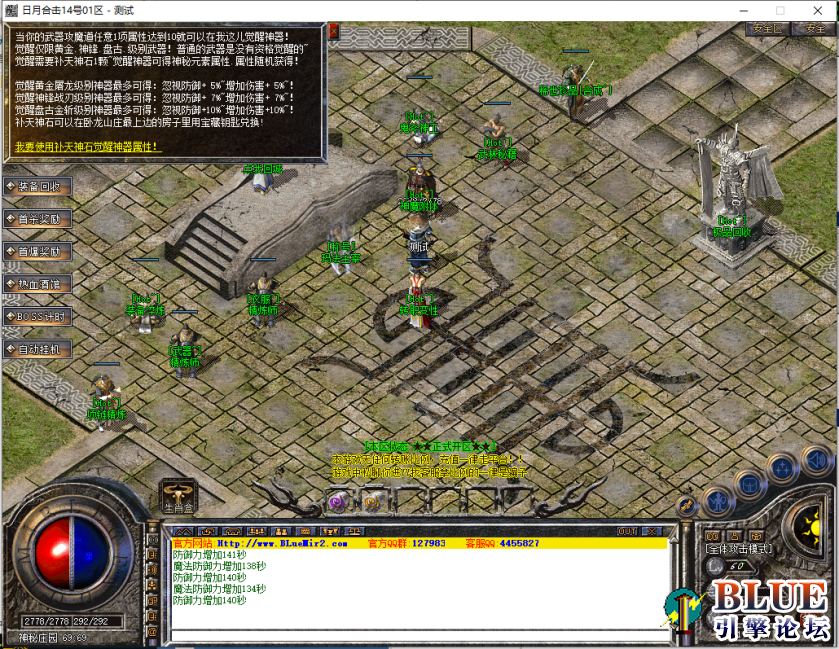Click the yellow 我要使用补天神石觉醒神器属性 link
This screenshot has width=839, height=649.
pos(87,146)
